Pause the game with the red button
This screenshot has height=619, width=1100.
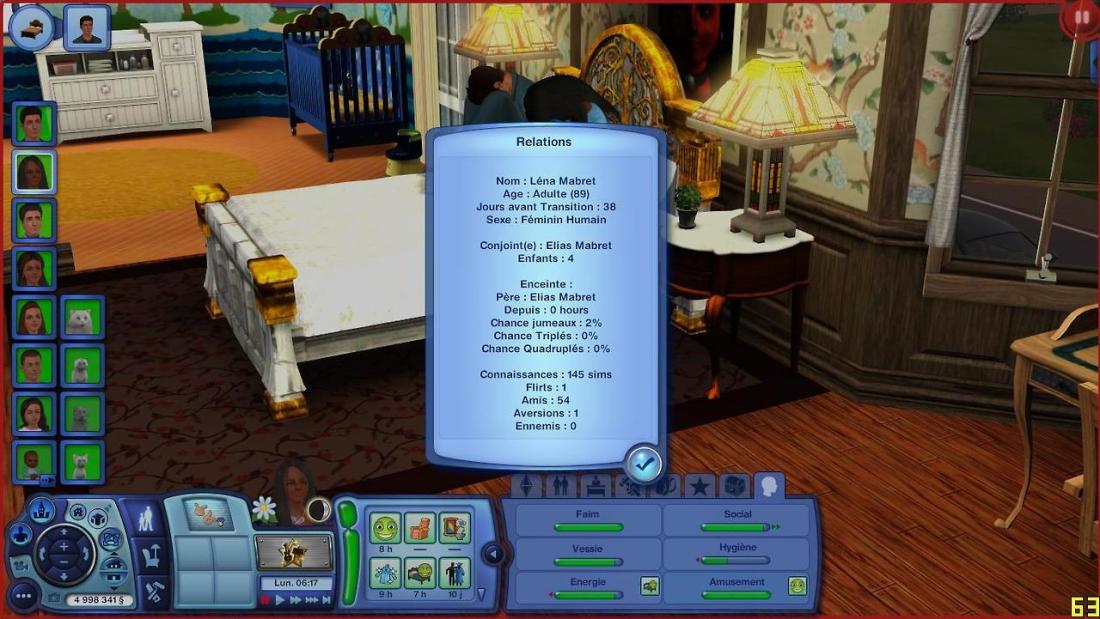[266, 600]
